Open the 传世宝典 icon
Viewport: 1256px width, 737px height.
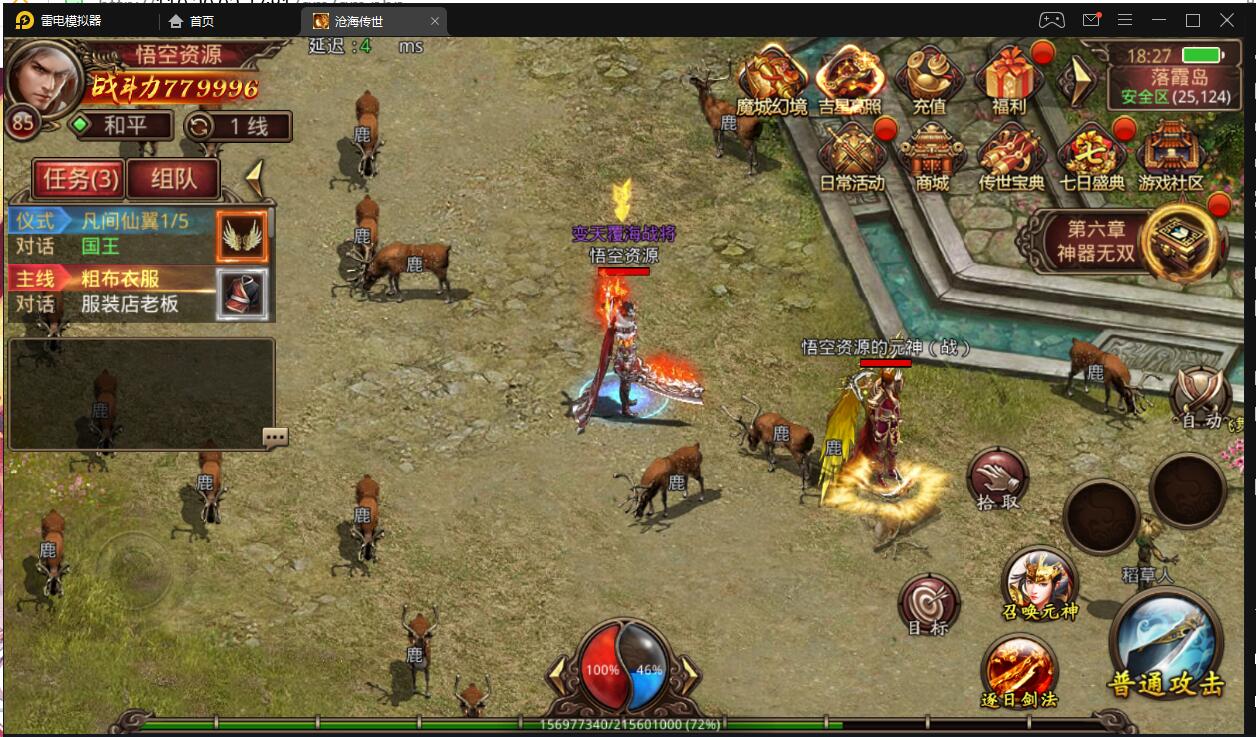[x=1010, y=154]
